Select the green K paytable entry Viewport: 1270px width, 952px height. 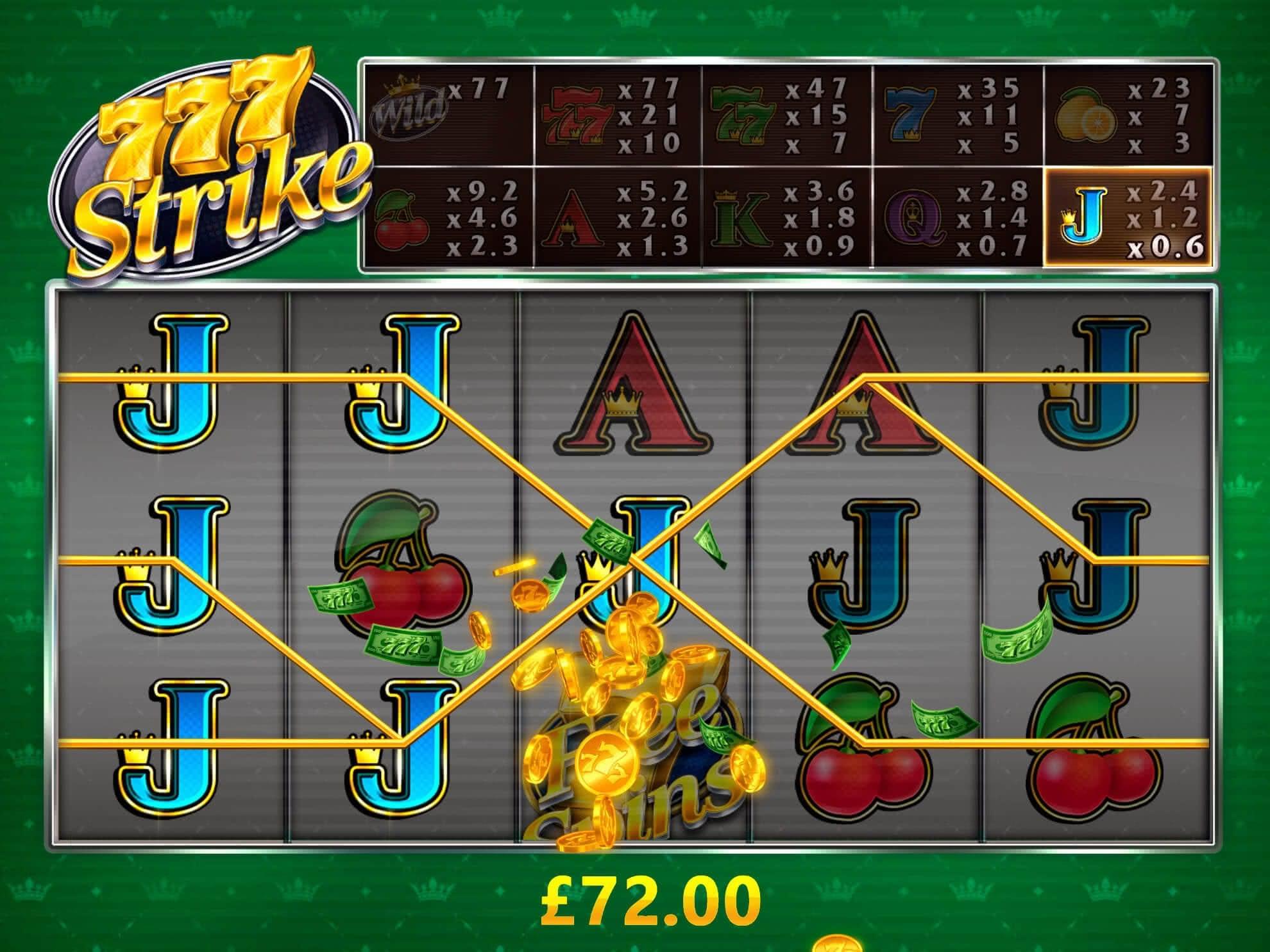pyautogui.click(x=786, y=217)
